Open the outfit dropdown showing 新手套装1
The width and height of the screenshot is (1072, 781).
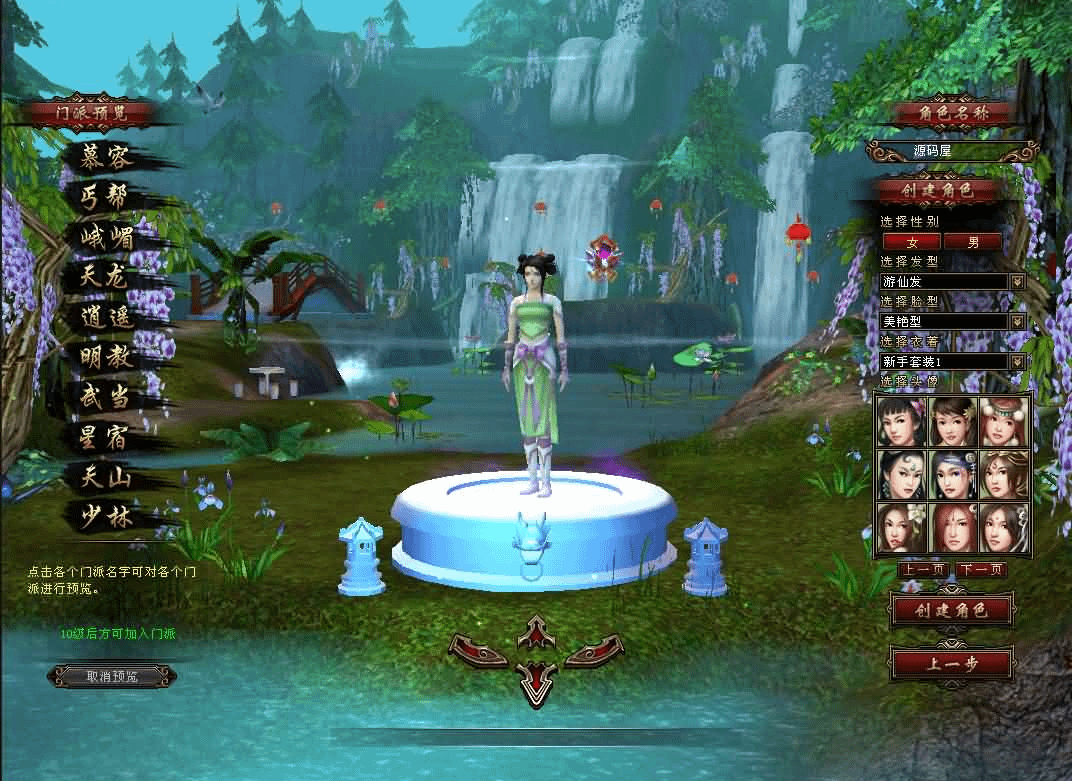click(1018, 361)
